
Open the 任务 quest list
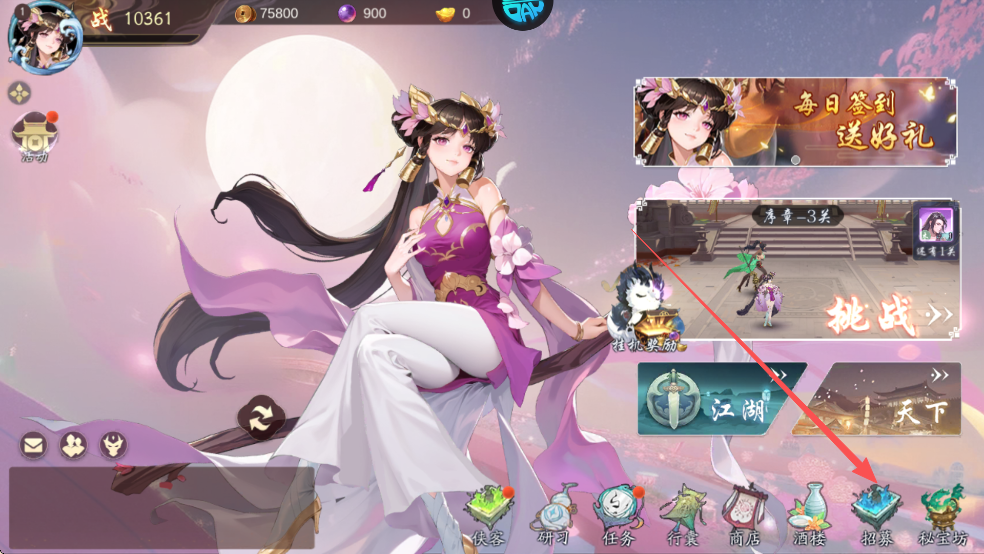click(617, 514)
